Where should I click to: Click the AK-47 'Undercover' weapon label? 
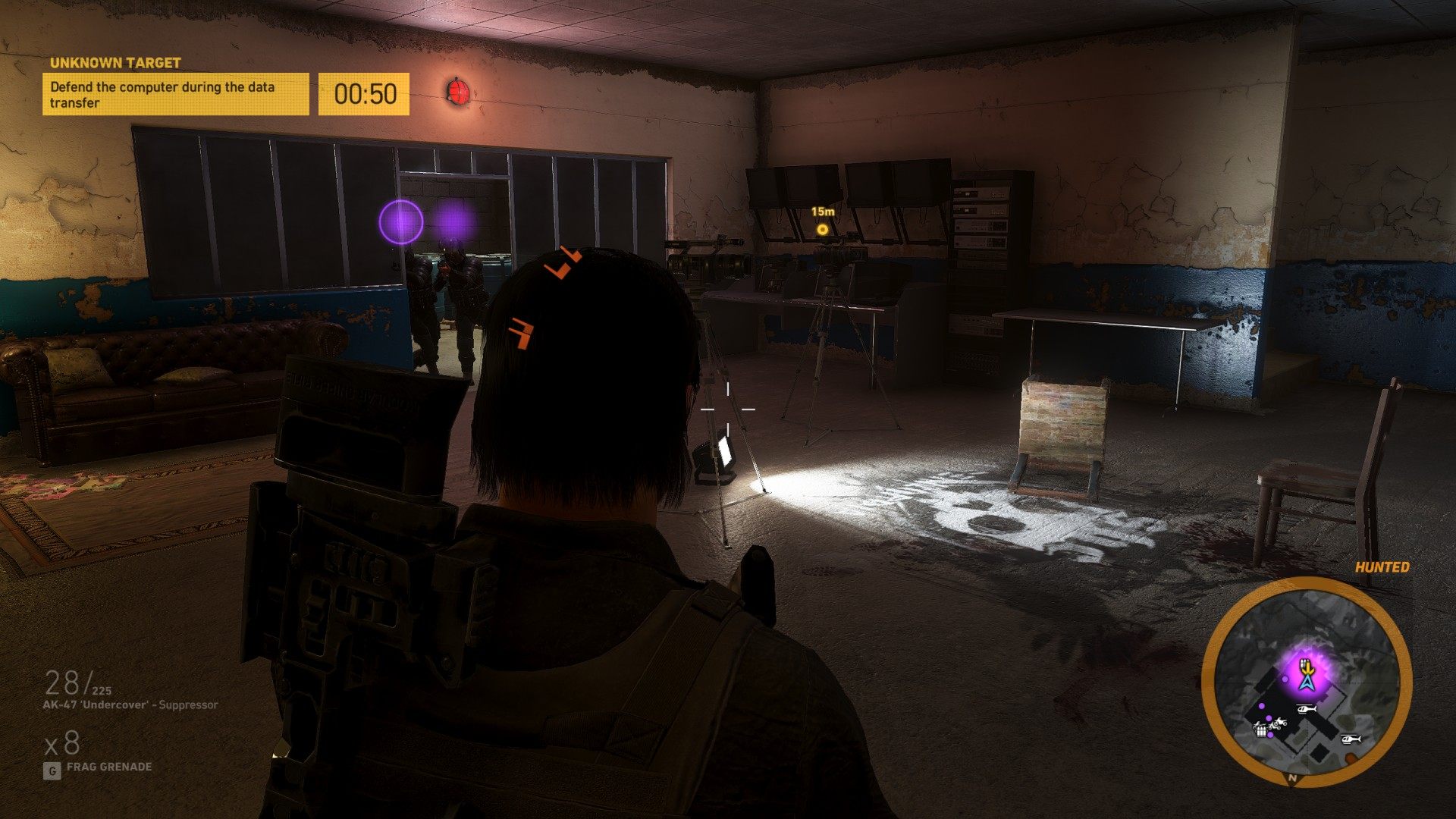tap(130, 705)
